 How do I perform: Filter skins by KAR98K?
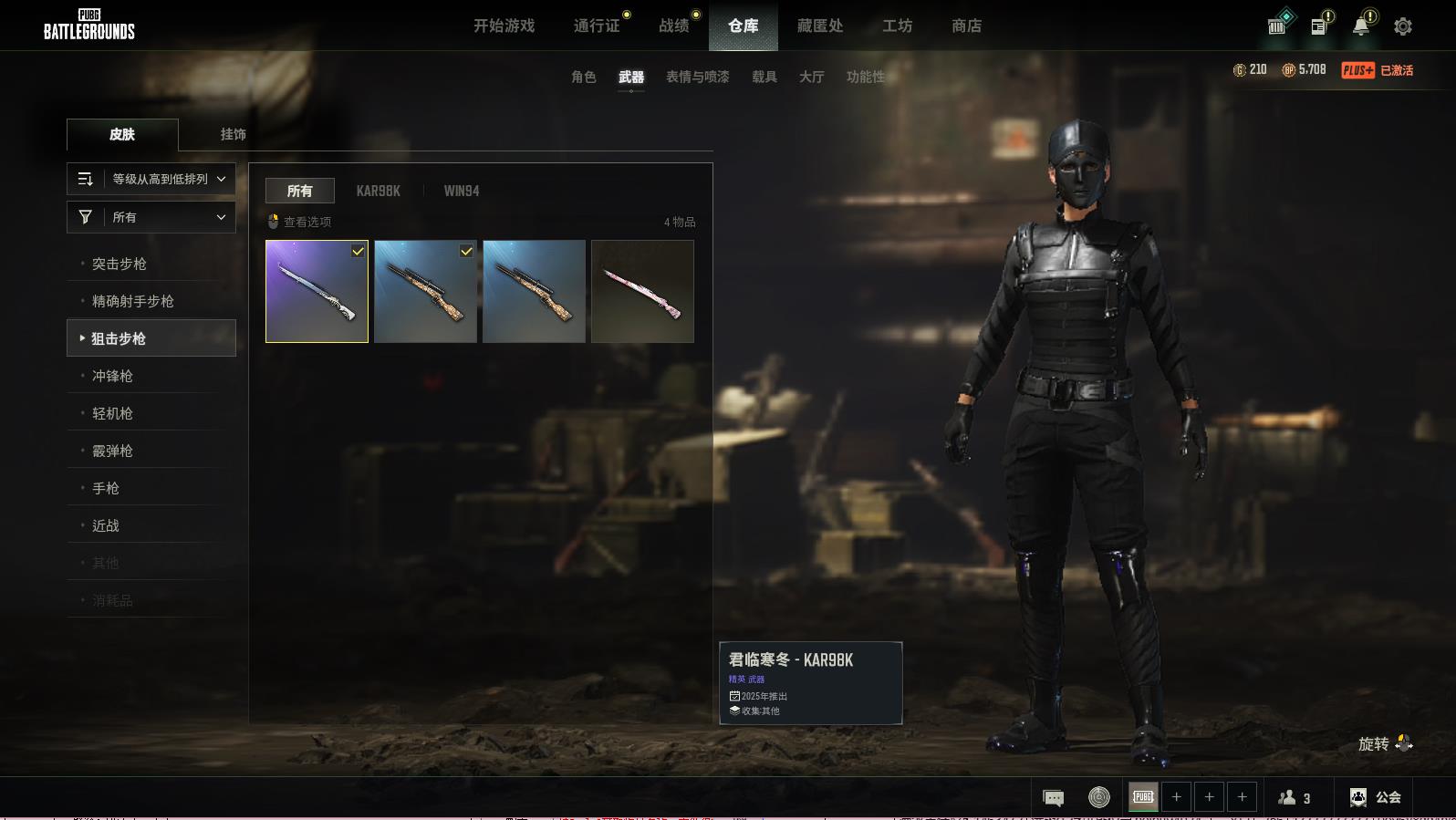pyautogui.click(x=378, y=191)
